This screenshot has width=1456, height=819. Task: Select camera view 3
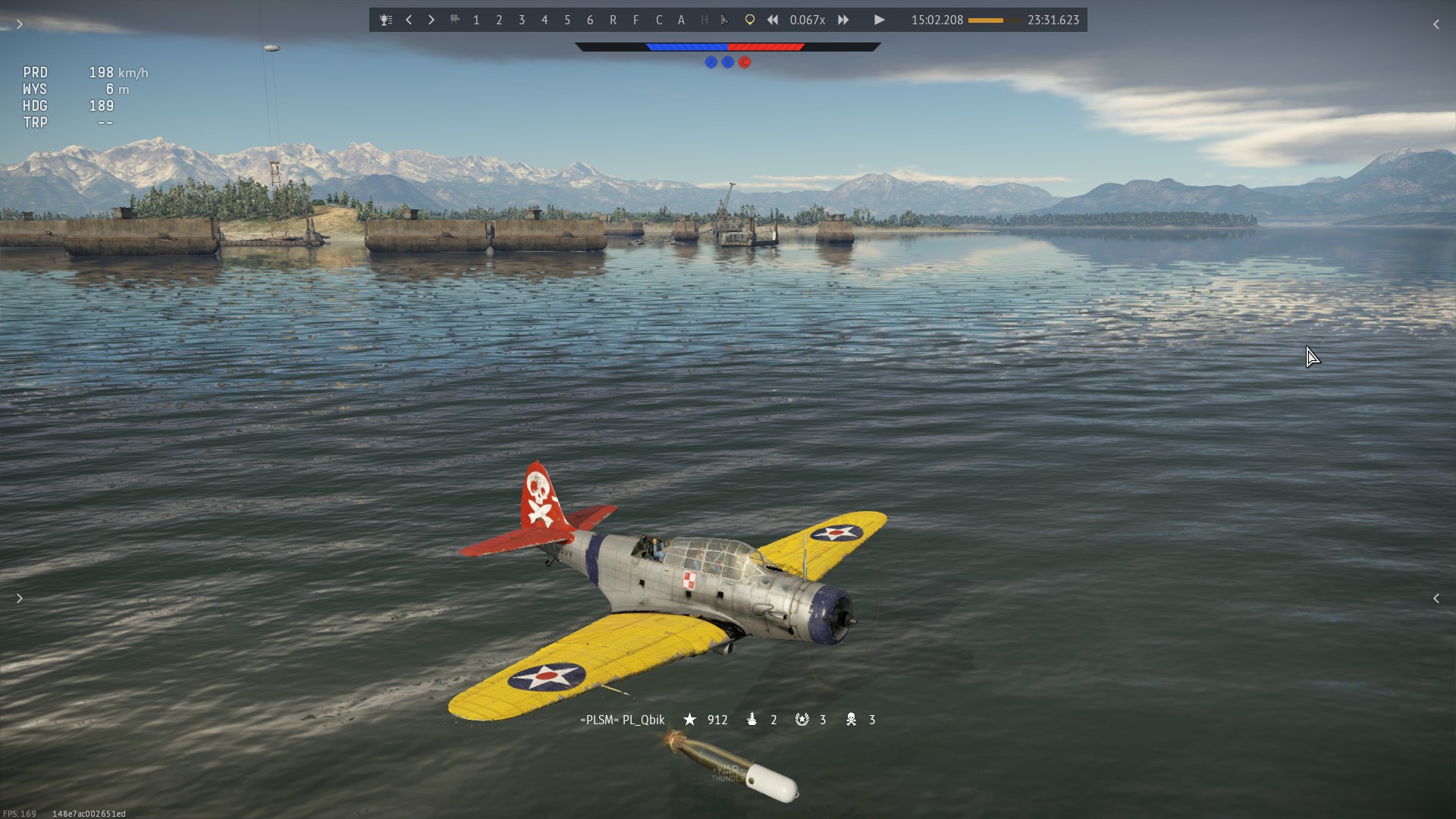pyautogui.click(x=522, y=20)
